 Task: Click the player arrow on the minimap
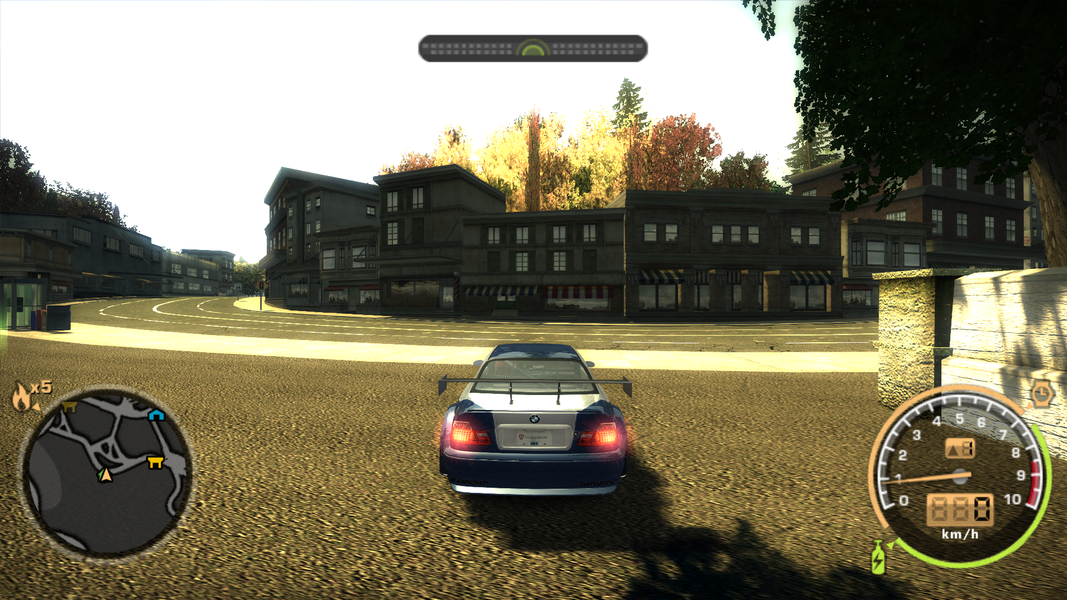click(105, 474)
